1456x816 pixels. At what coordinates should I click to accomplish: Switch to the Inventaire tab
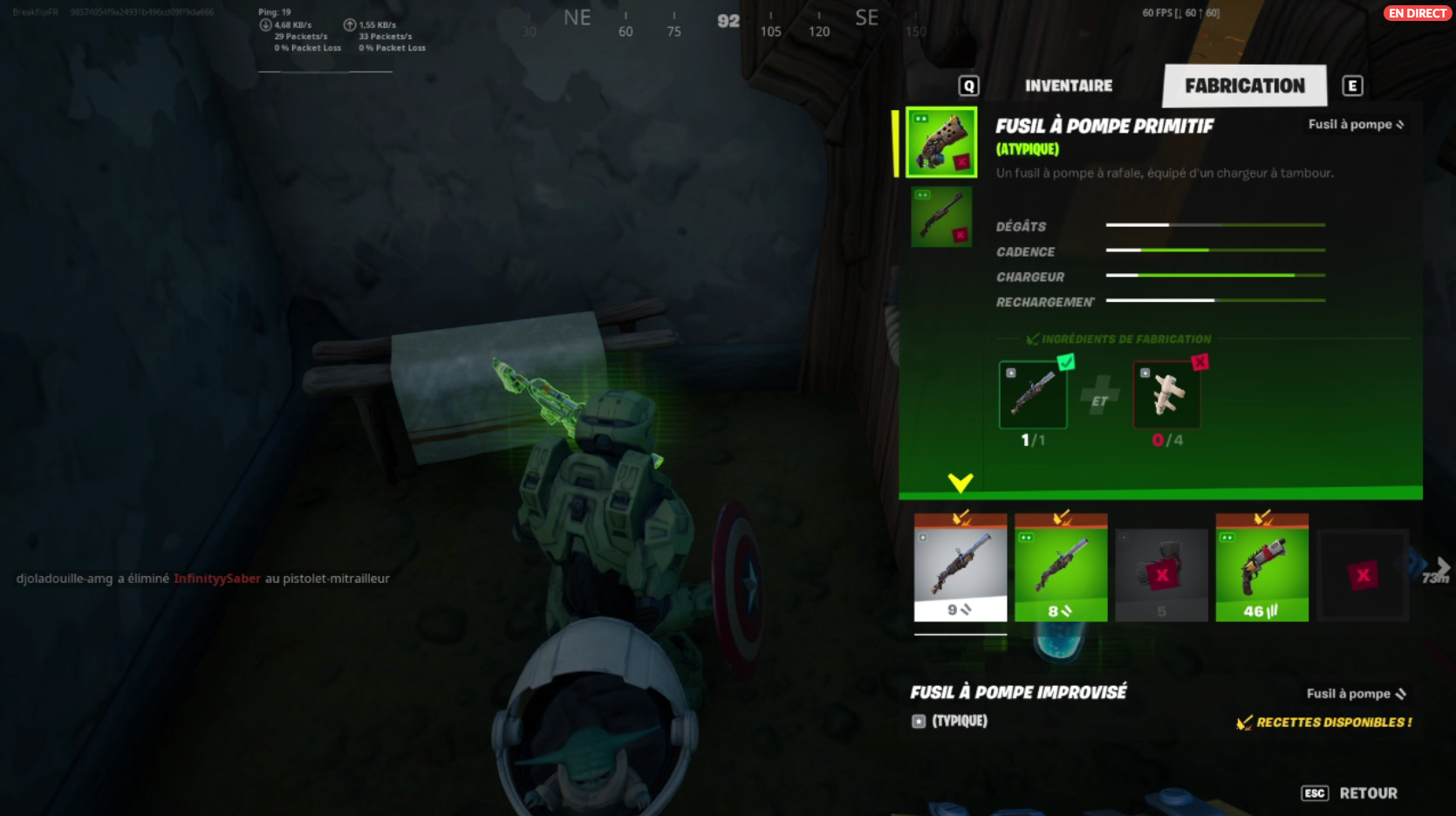click(1068, 86)
